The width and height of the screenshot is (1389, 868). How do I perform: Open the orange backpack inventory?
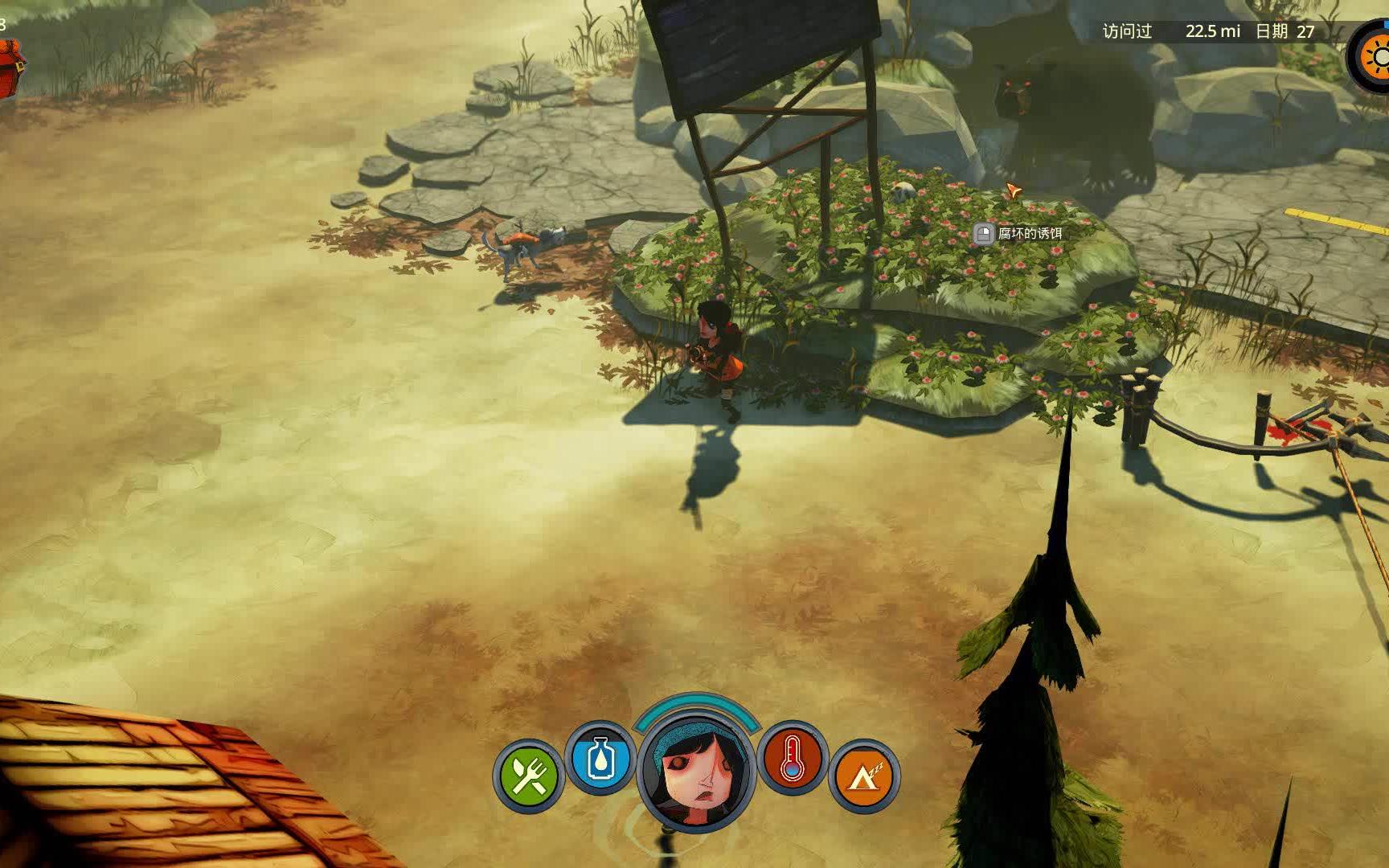(10, 69)
